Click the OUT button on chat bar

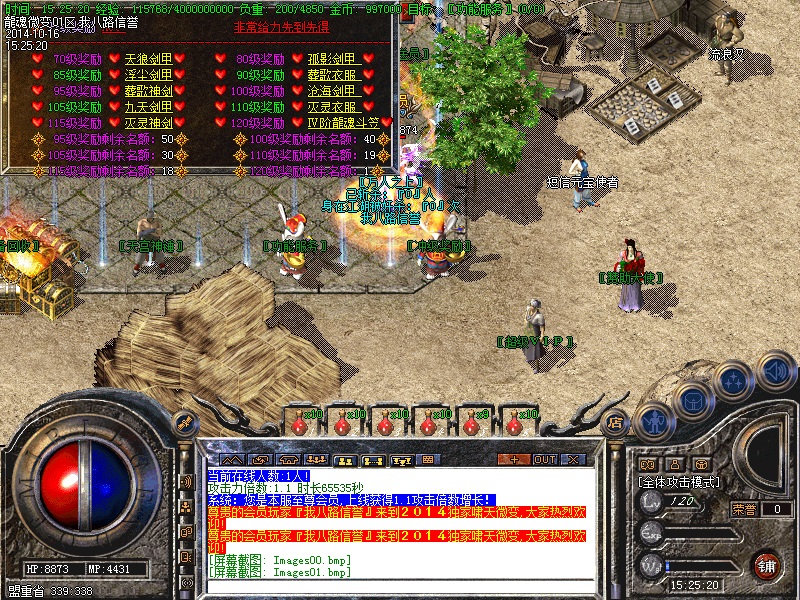[545, 459]
